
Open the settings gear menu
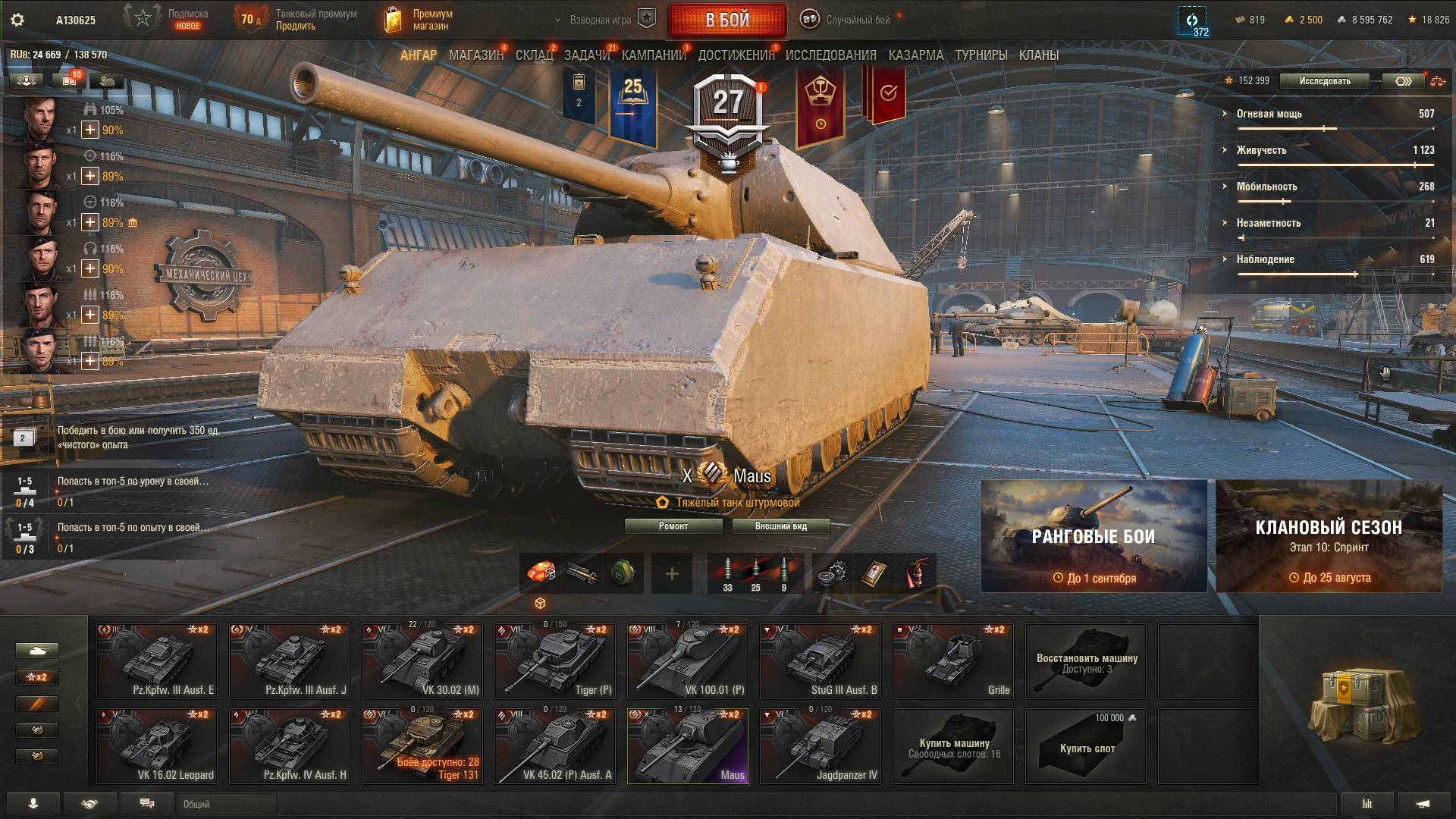pos(17,20)
